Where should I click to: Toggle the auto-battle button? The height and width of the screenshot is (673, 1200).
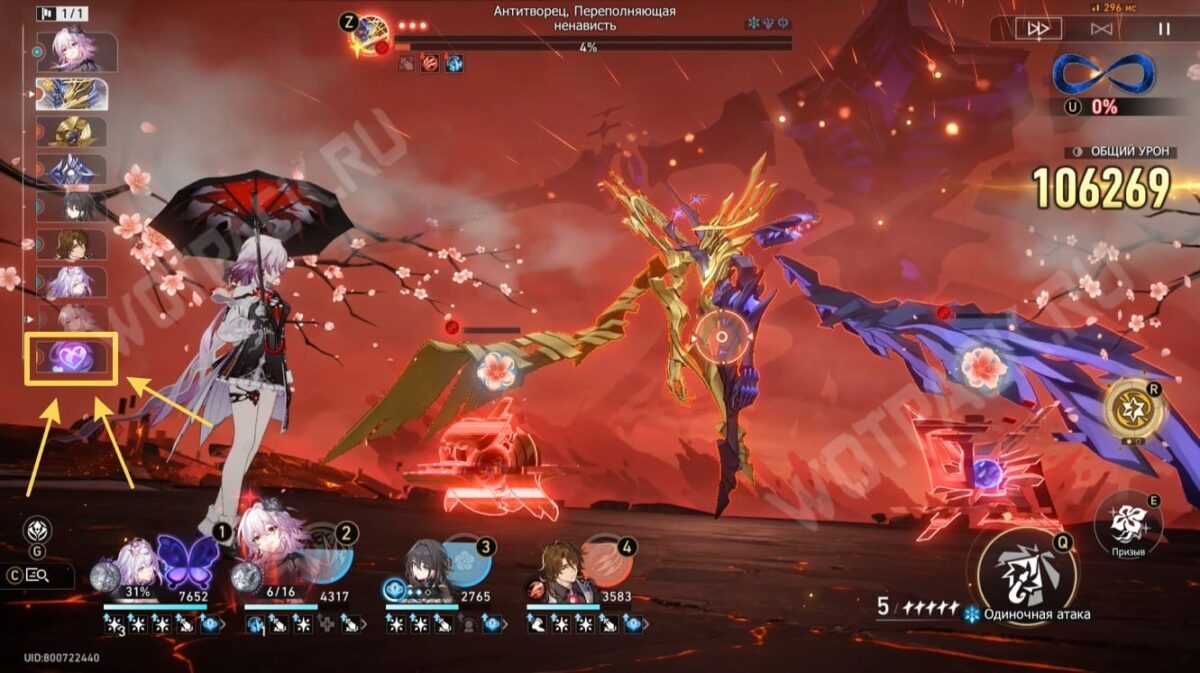click(x=1101, y=29)
